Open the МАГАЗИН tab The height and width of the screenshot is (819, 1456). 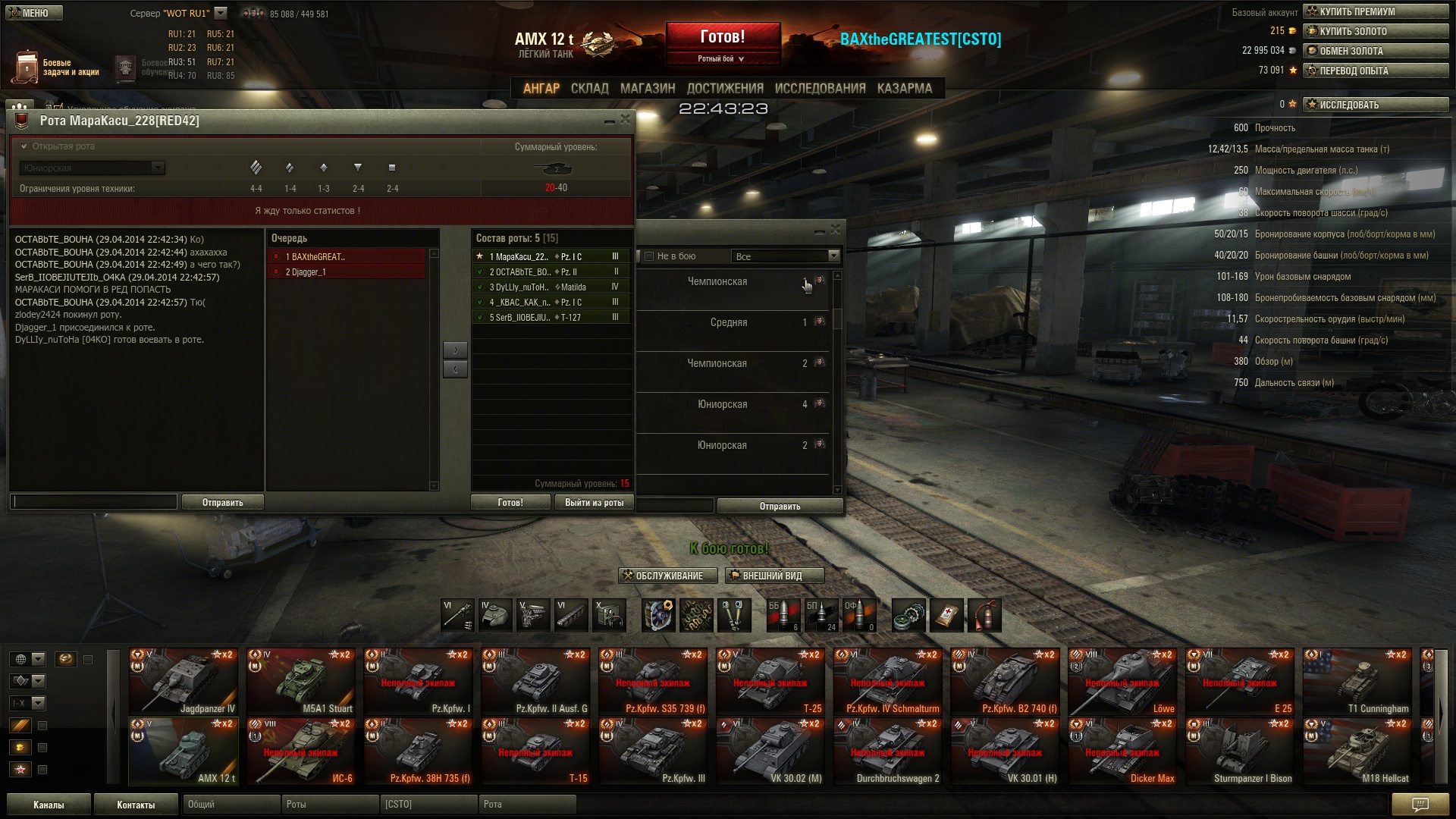[x=647, y=89]
